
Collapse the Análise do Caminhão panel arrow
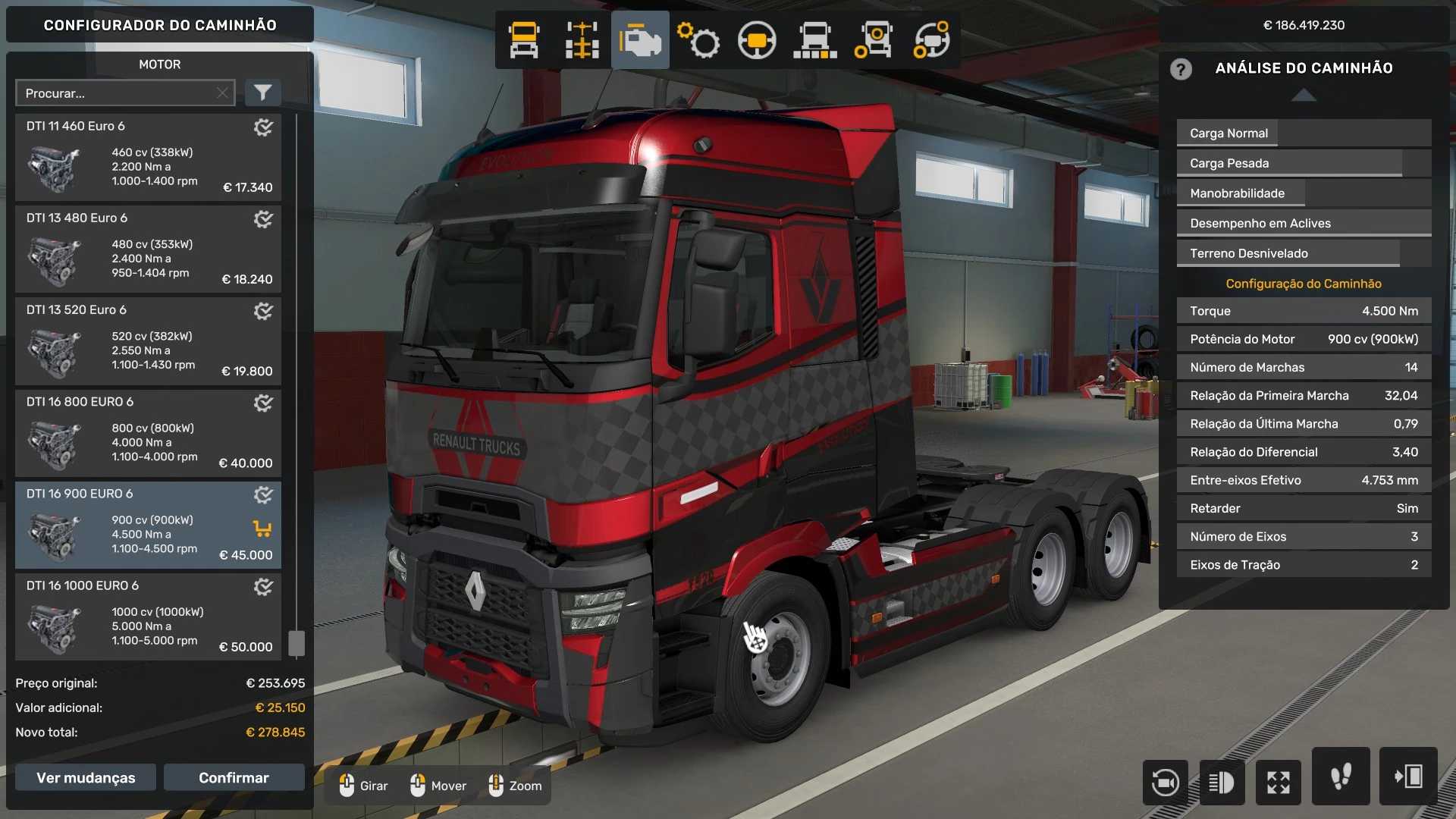point(1304,95)
